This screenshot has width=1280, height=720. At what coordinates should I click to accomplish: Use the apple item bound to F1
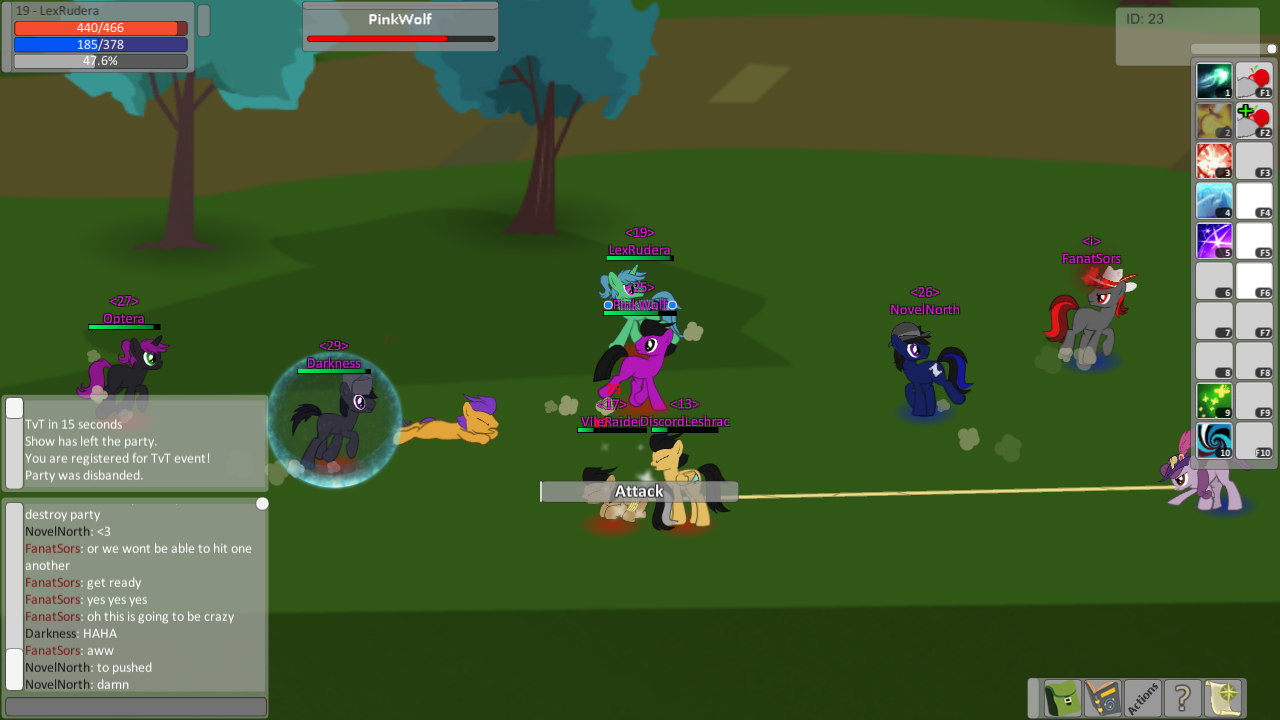click(1253, 80)
